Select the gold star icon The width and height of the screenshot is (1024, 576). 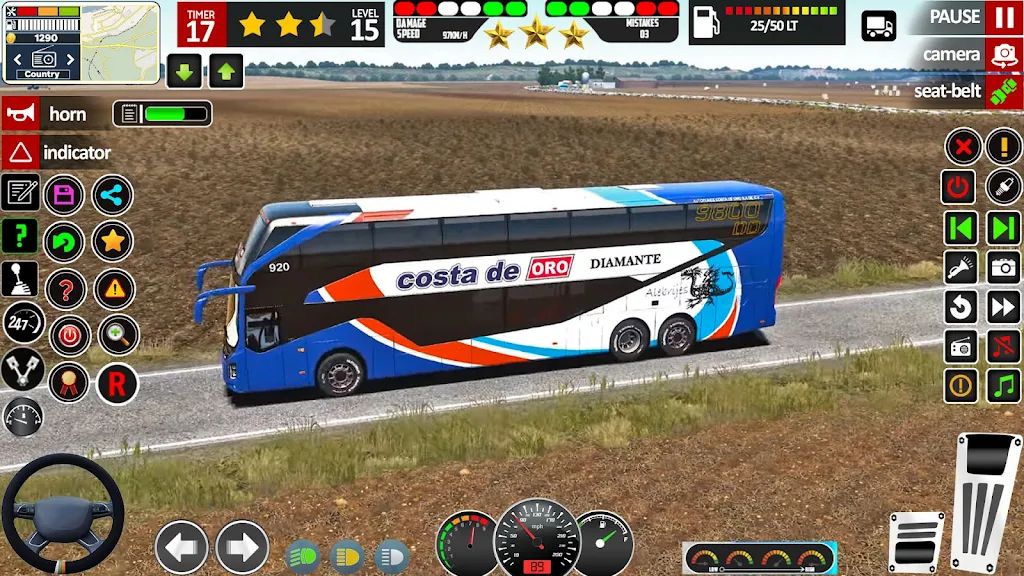click(x=112, y=241)
